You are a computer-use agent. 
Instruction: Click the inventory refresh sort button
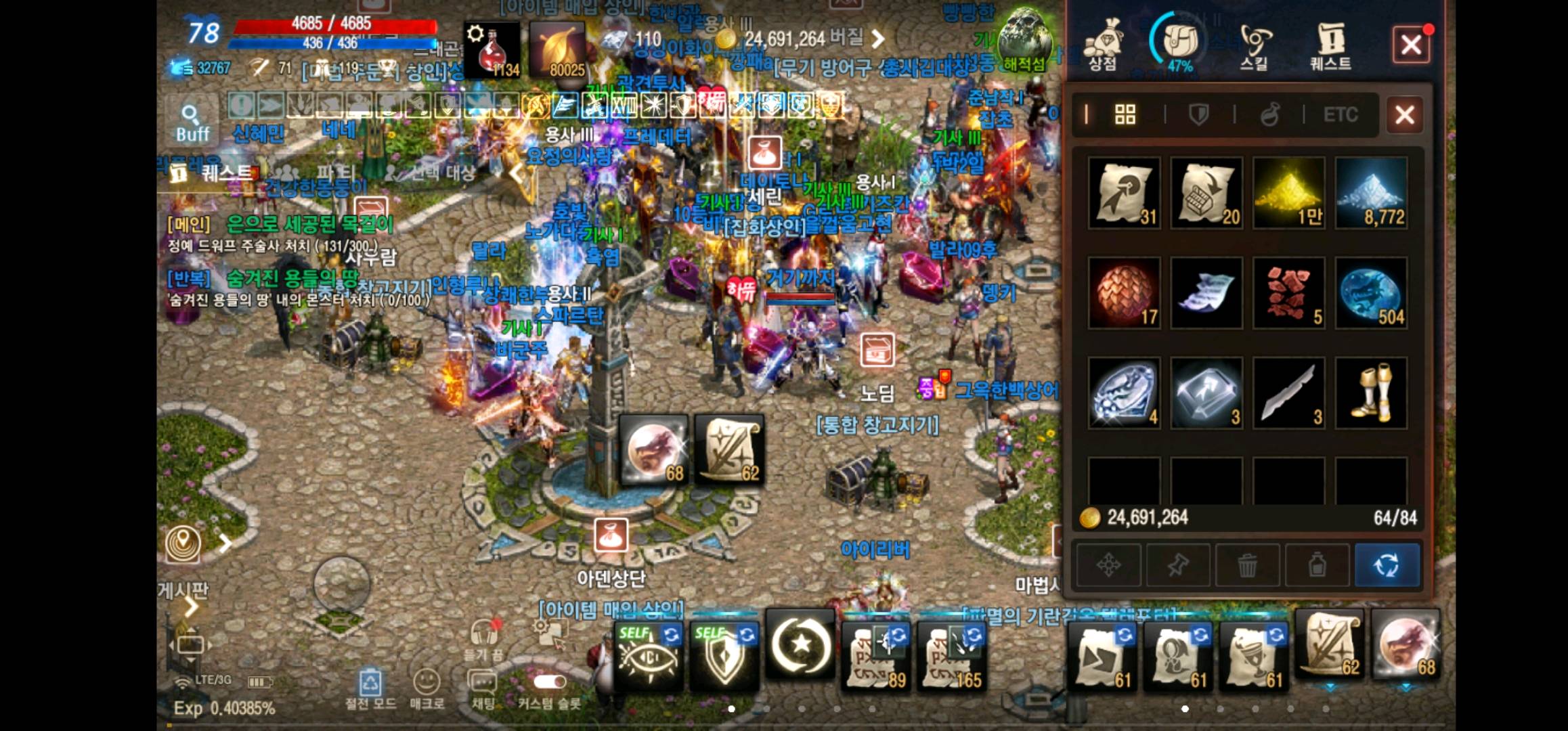pos(1387,564)
